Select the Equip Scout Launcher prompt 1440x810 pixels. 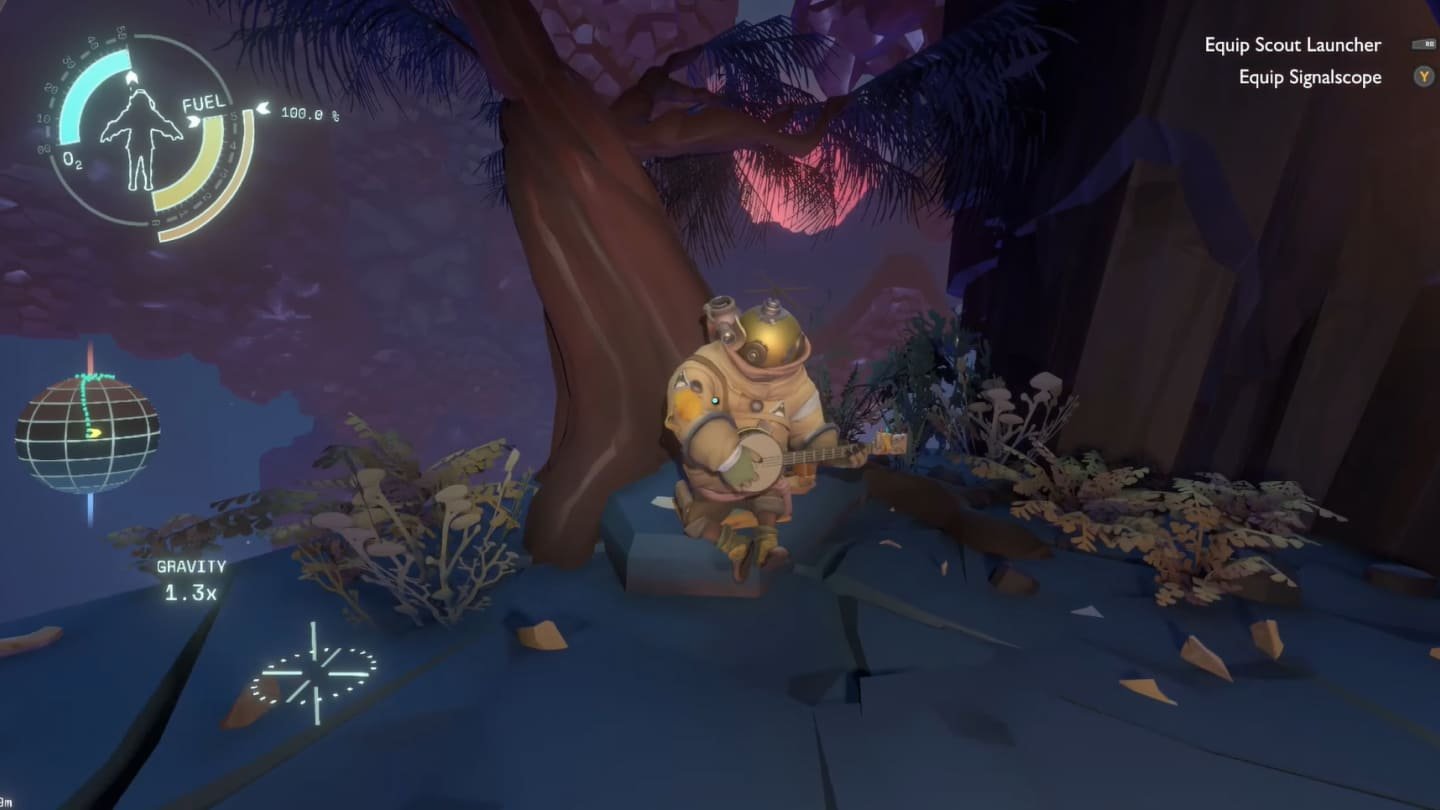(1292, 45)
